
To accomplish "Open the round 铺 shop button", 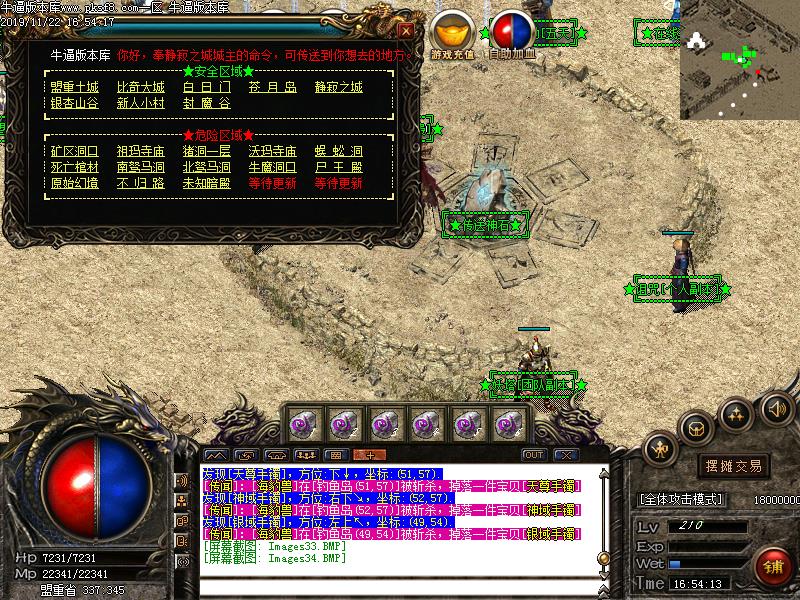I will tap(773, 567).
